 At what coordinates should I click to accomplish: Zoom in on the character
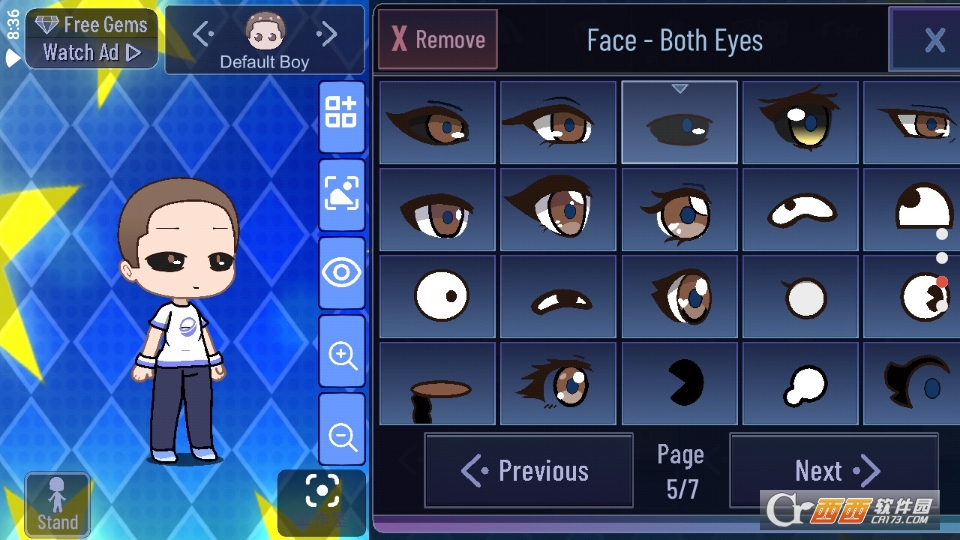click(x=341, y=355)
